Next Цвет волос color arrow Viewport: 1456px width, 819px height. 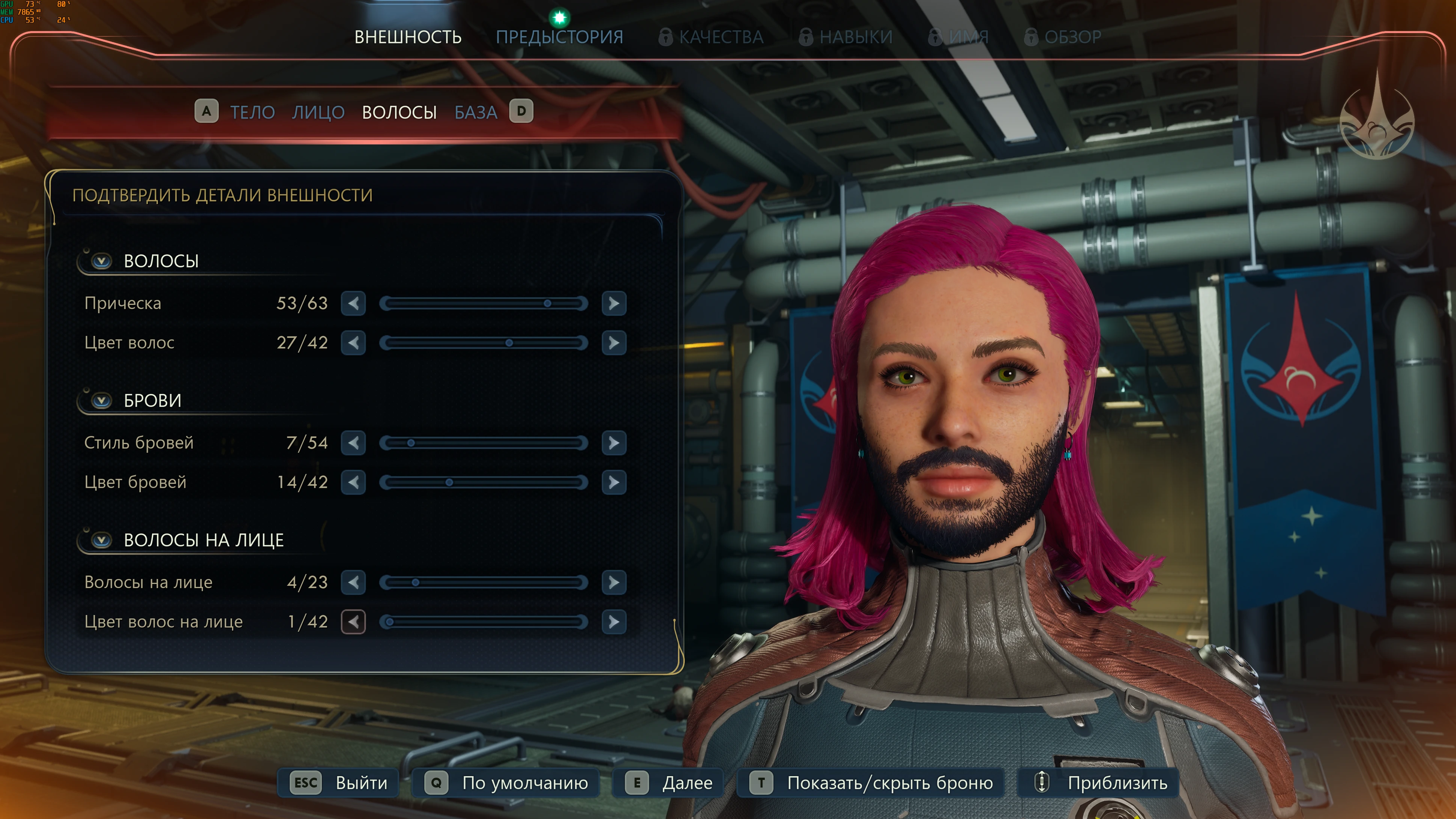[614, 343]
